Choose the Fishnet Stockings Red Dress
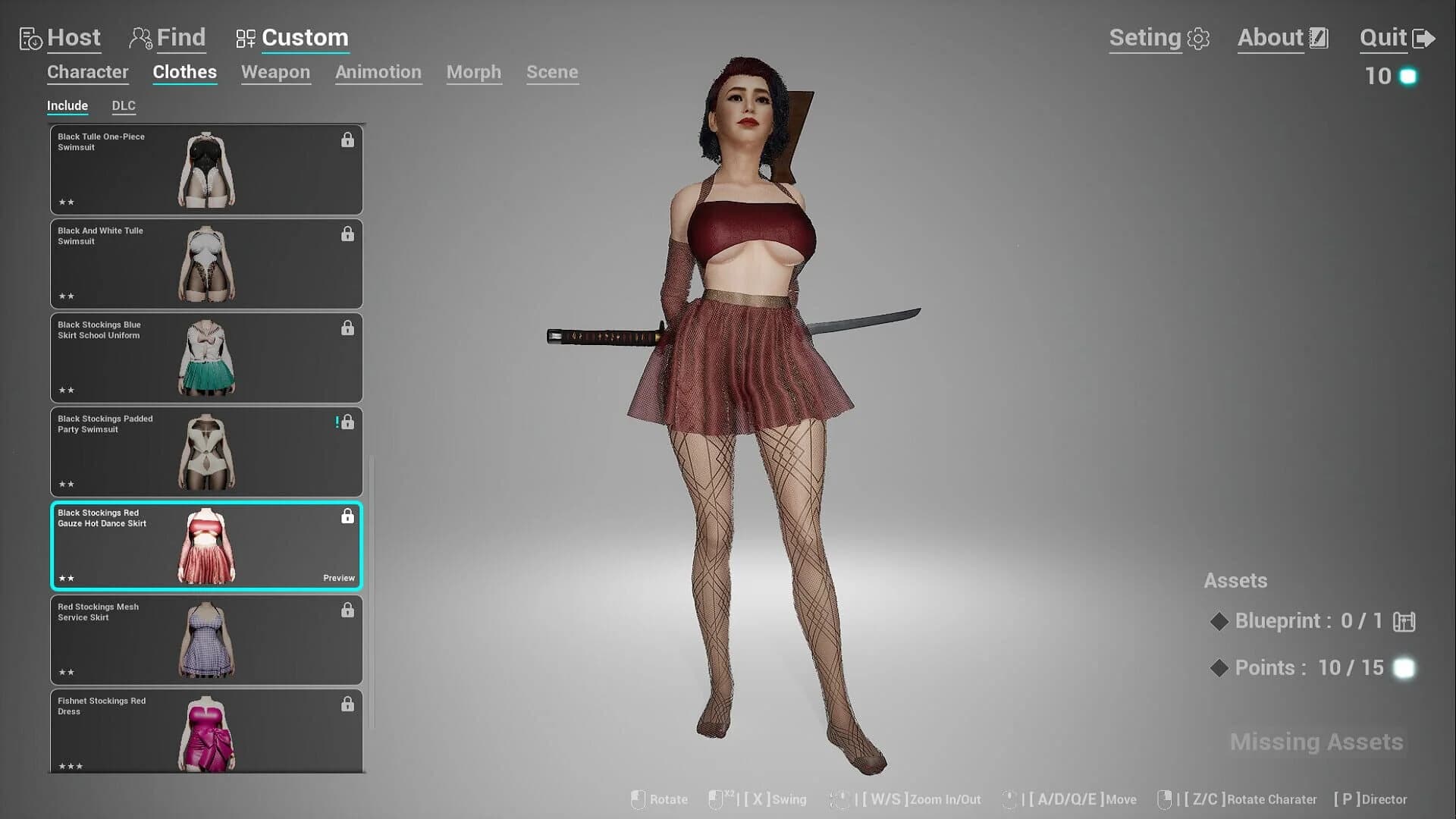Screen dimensions: 1456x819 [x=206, y=731]
